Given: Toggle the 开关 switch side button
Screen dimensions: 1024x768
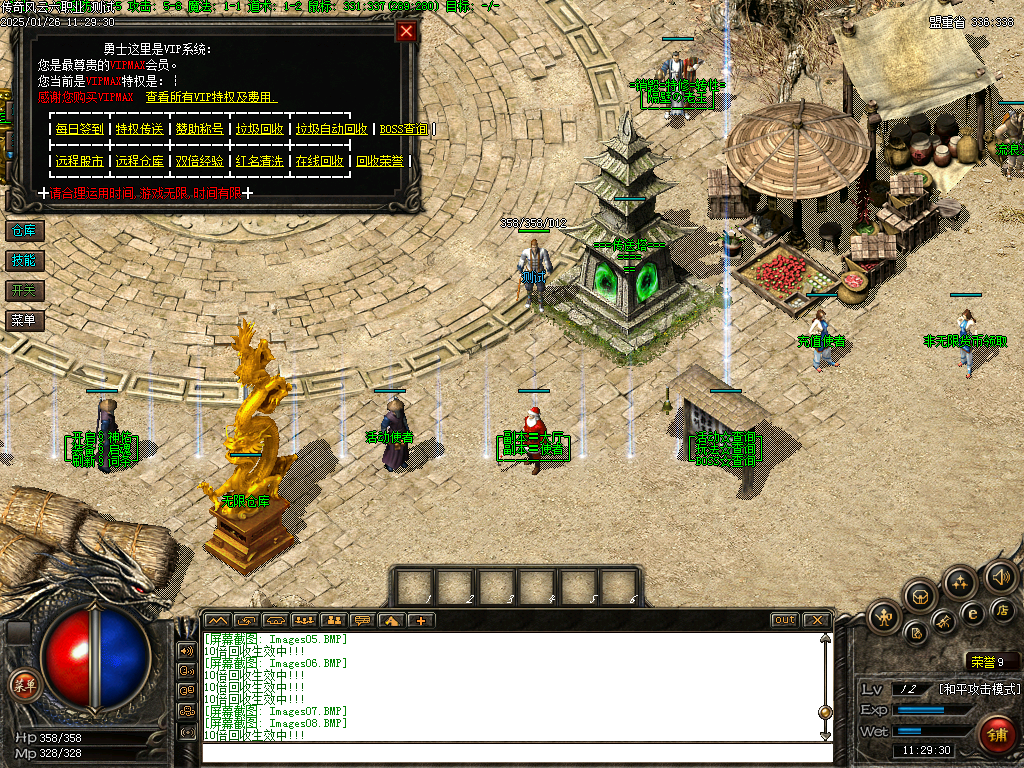Looking at the screenshot, I should [23, 291].
